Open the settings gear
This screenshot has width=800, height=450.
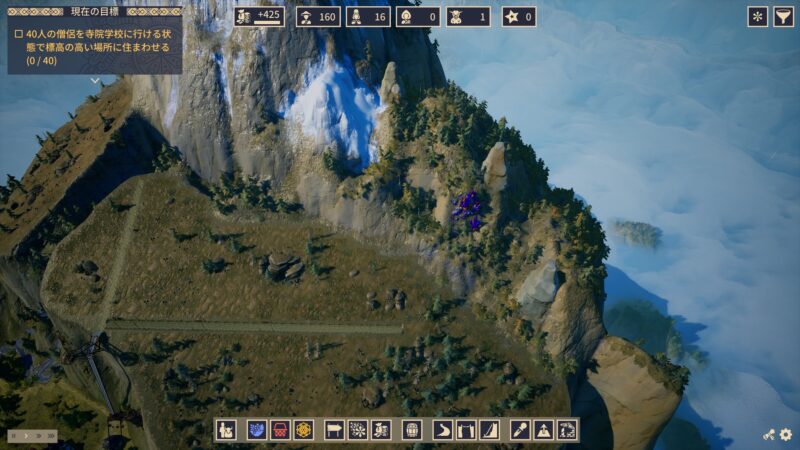coord(786,435)
